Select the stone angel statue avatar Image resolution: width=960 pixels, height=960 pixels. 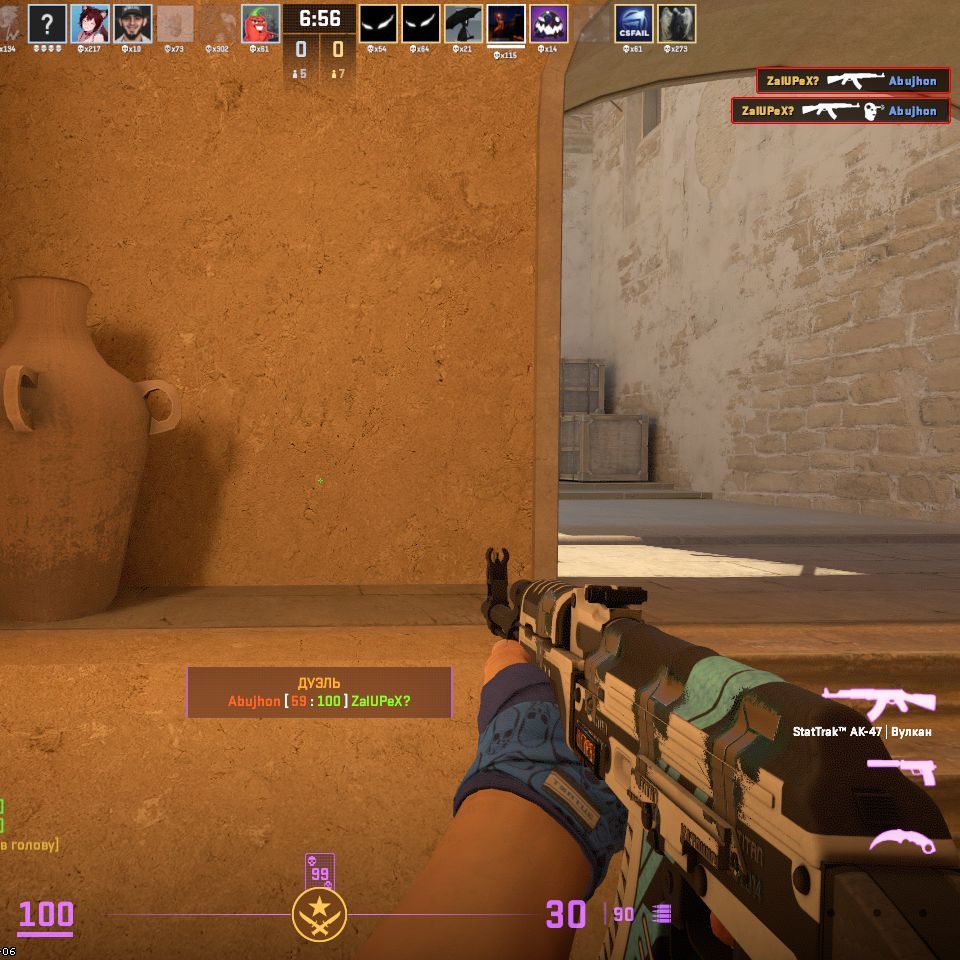point(677,23)
